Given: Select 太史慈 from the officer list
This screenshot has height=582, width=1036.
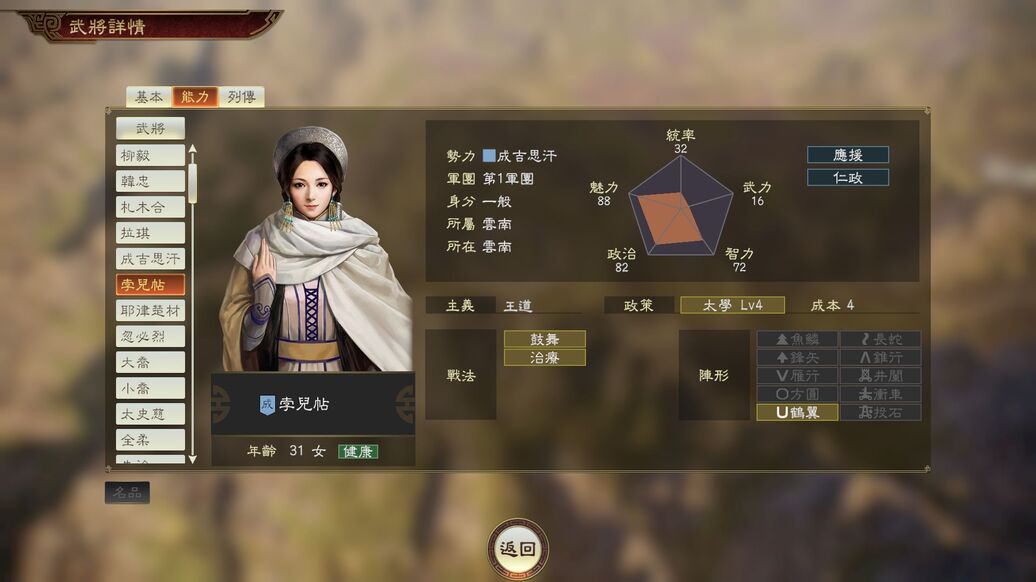Looking at the screenshot, I should pyautogui.click(x=150, y=414).
